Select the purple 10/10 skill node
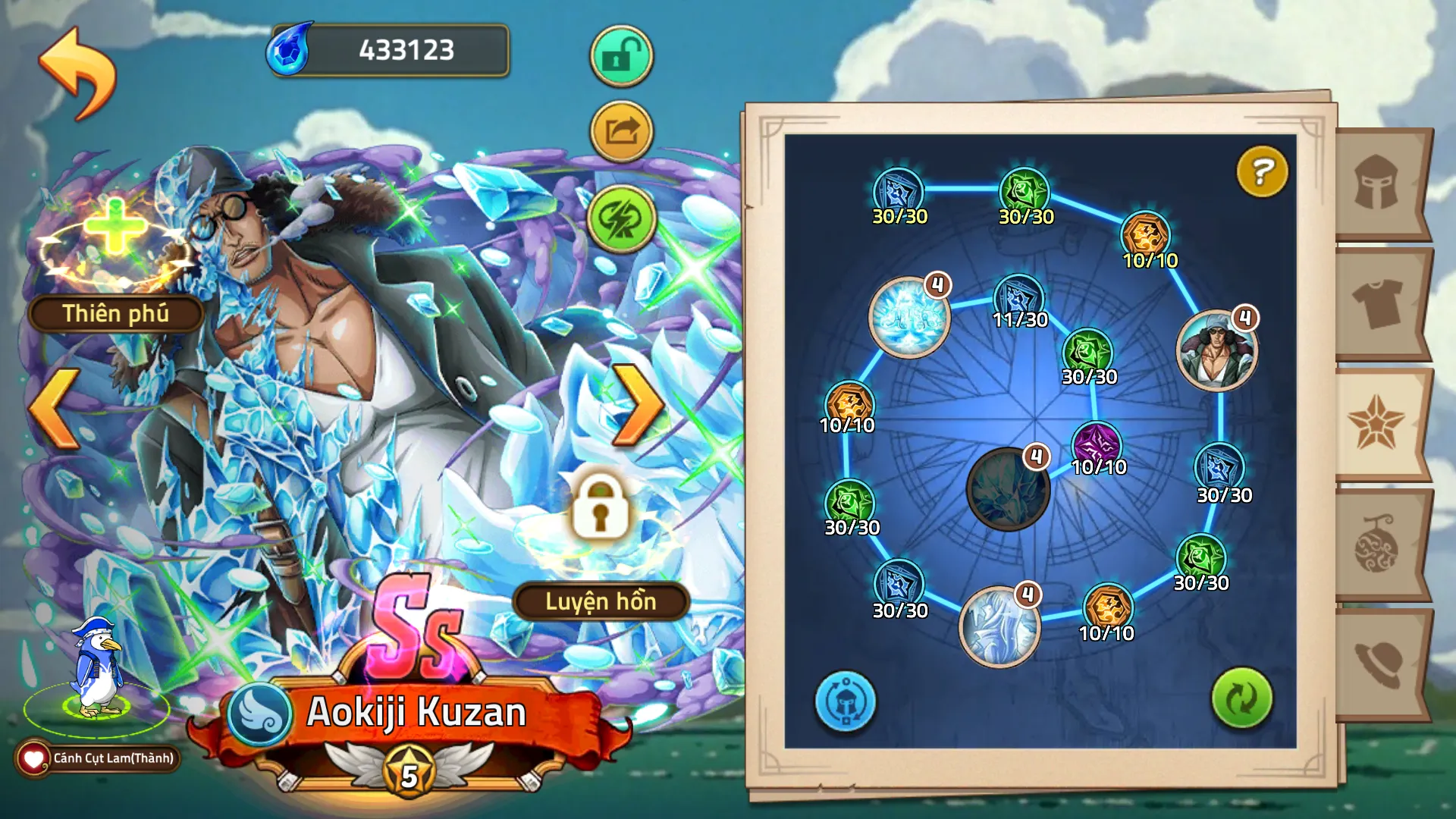 (1097, 445)
